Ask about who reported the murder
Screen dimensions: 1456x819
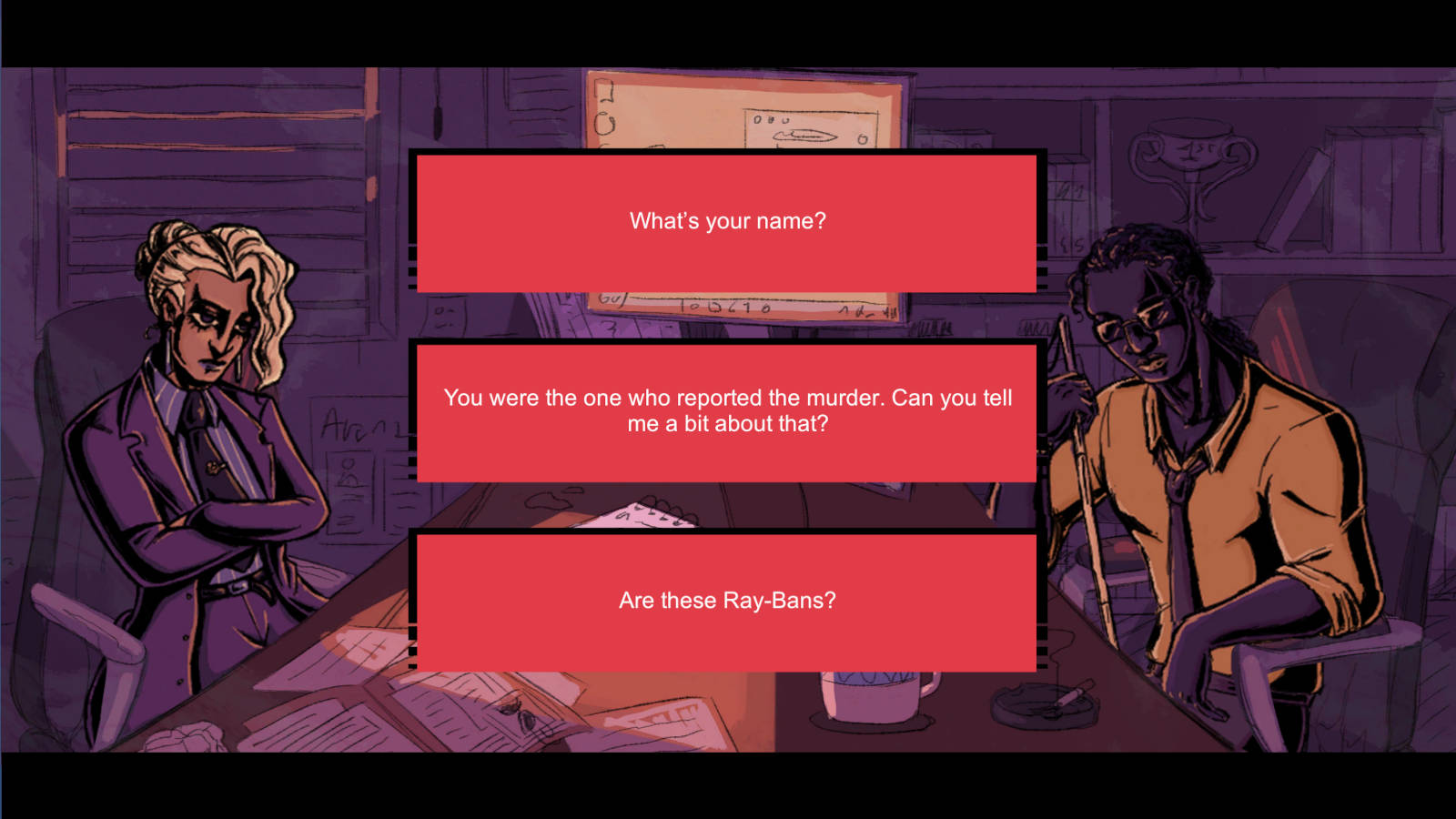[x=727, y=411]
